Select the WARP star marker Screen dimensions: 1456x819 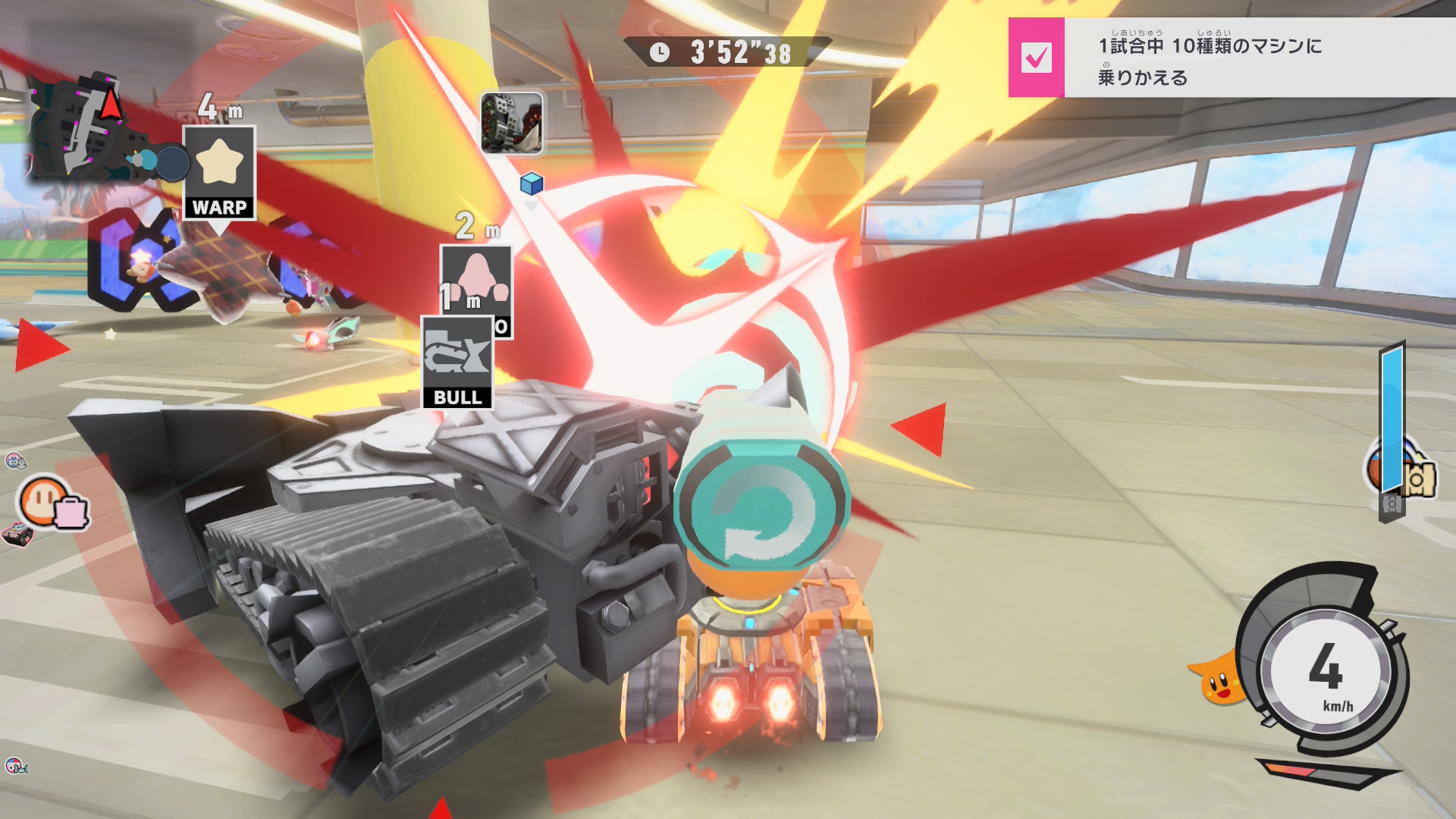219,172
